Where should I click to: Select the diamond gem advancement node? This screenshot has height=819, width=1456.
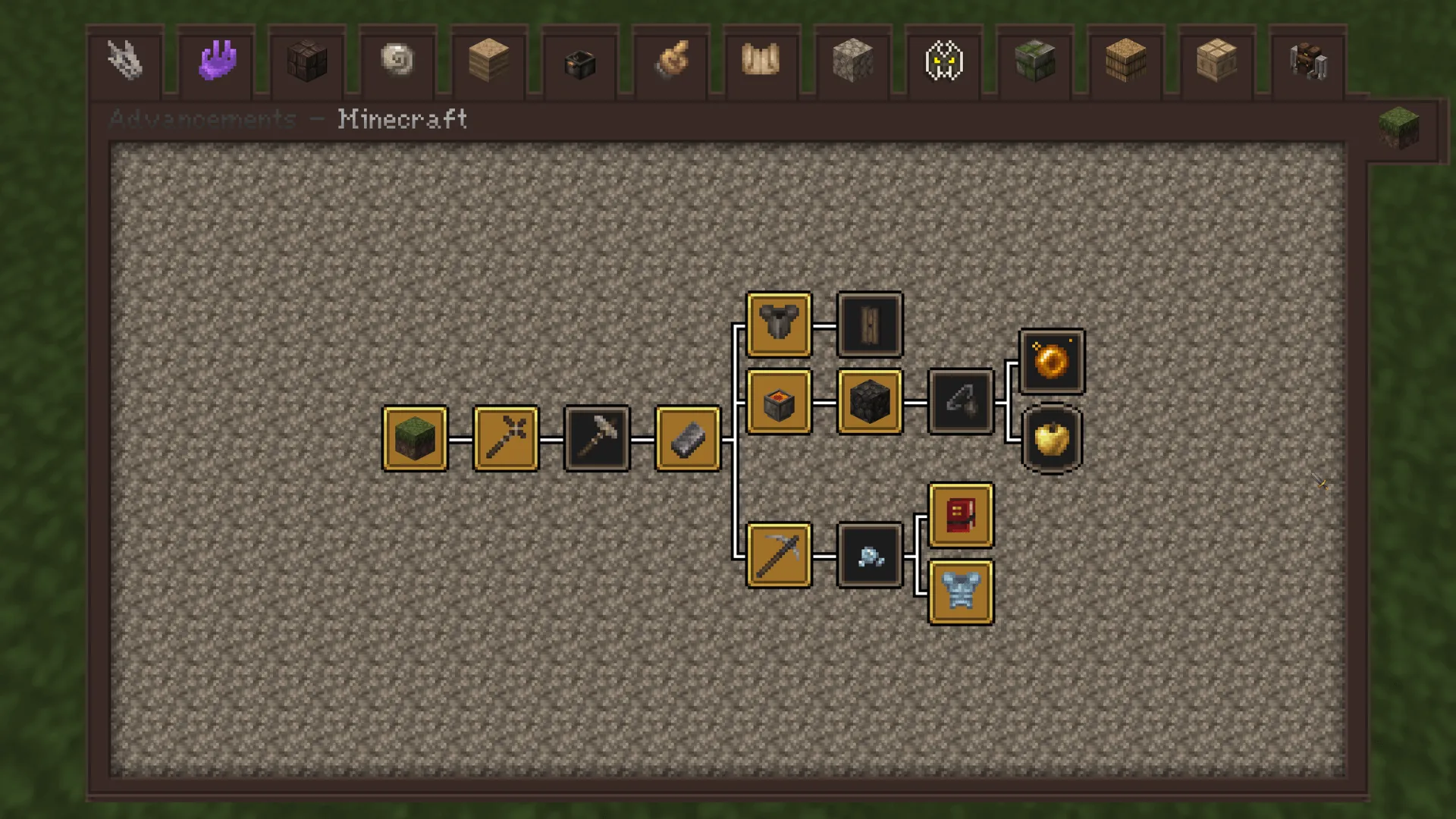tap(870, 555)
